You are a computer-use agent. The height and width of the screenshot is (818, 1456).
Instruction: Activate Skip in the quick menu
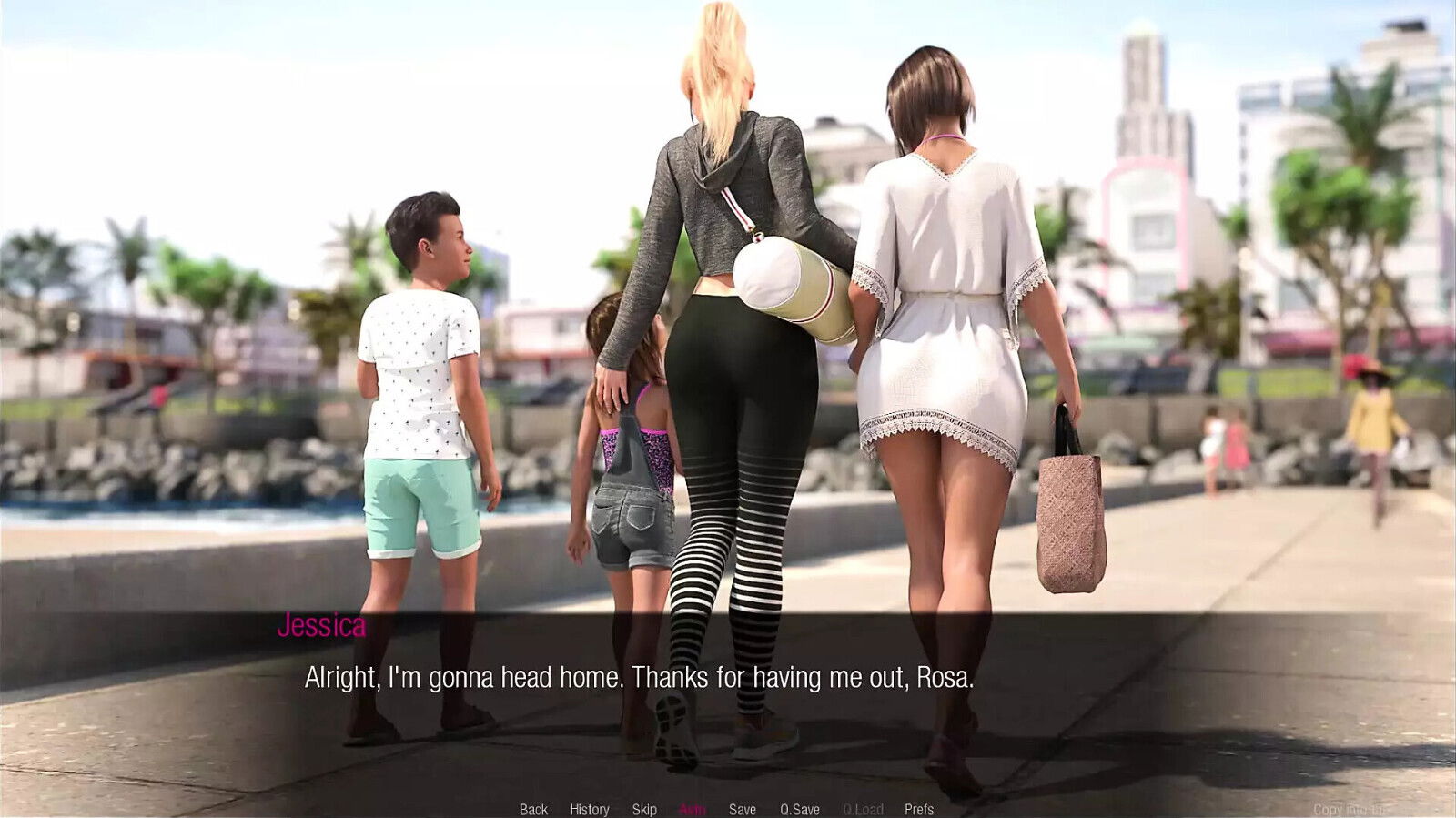point(644,809)
